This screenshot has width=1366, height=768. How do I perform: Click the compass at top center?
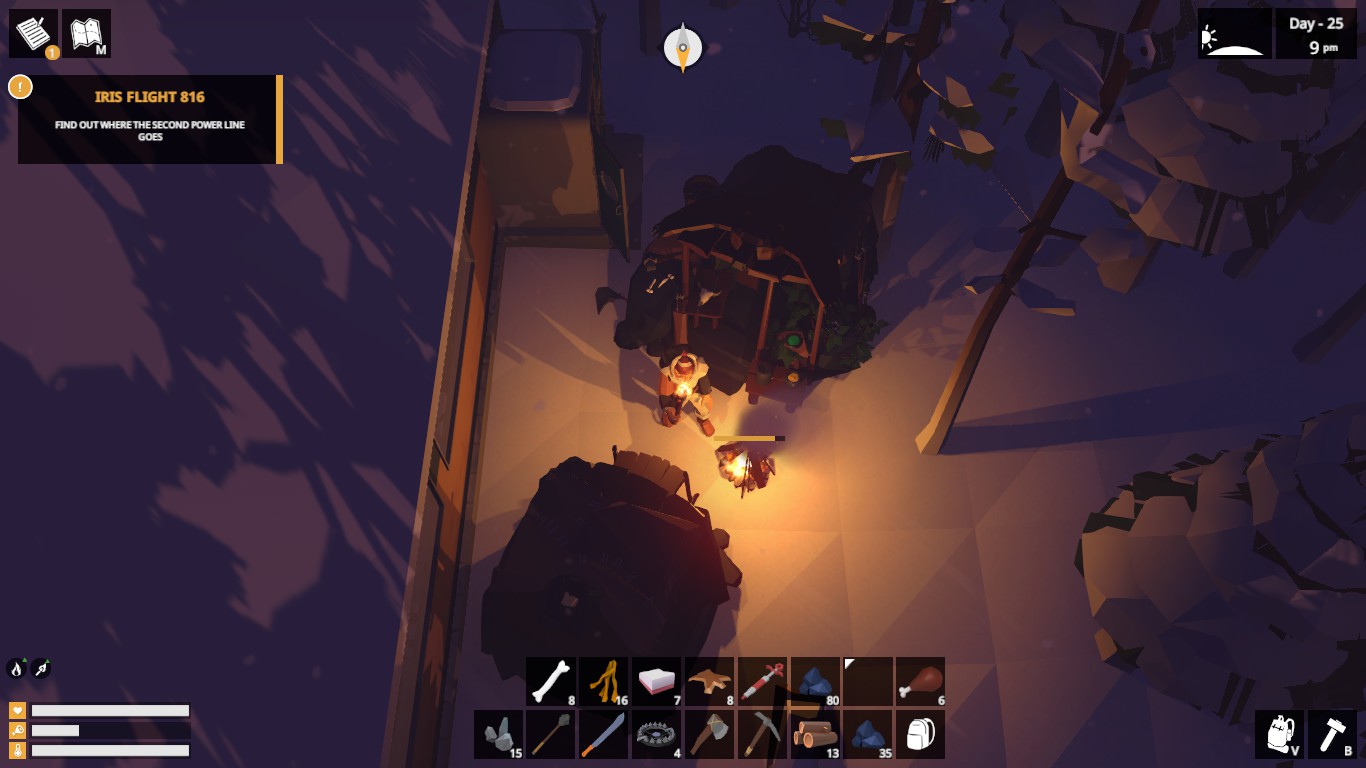[x=683, y=45]
